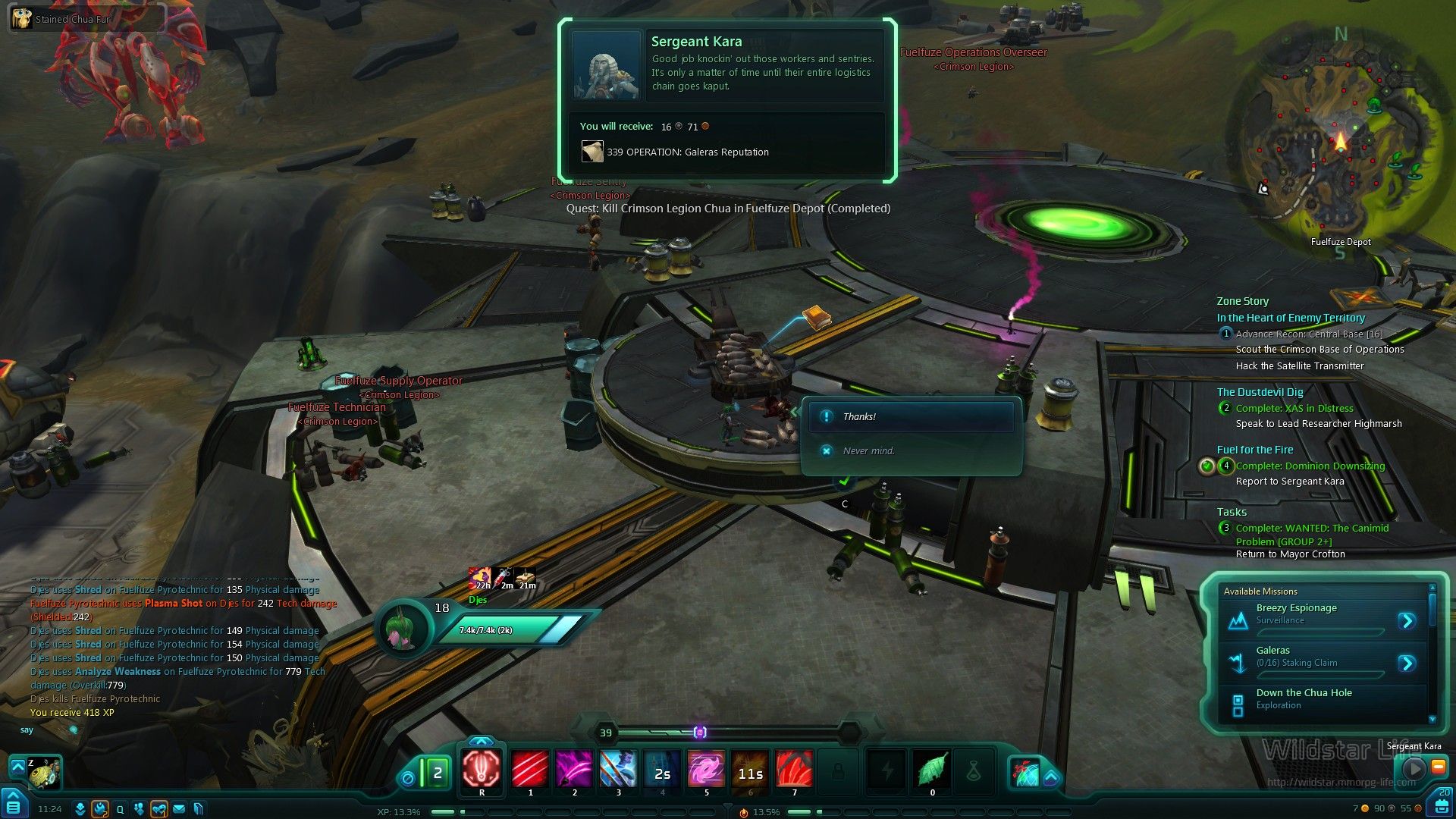Click the Dominion Downsizing quest tracker entry
Screen dimensions: 1456x819
pyautogui.click(x=1310, y=466)
